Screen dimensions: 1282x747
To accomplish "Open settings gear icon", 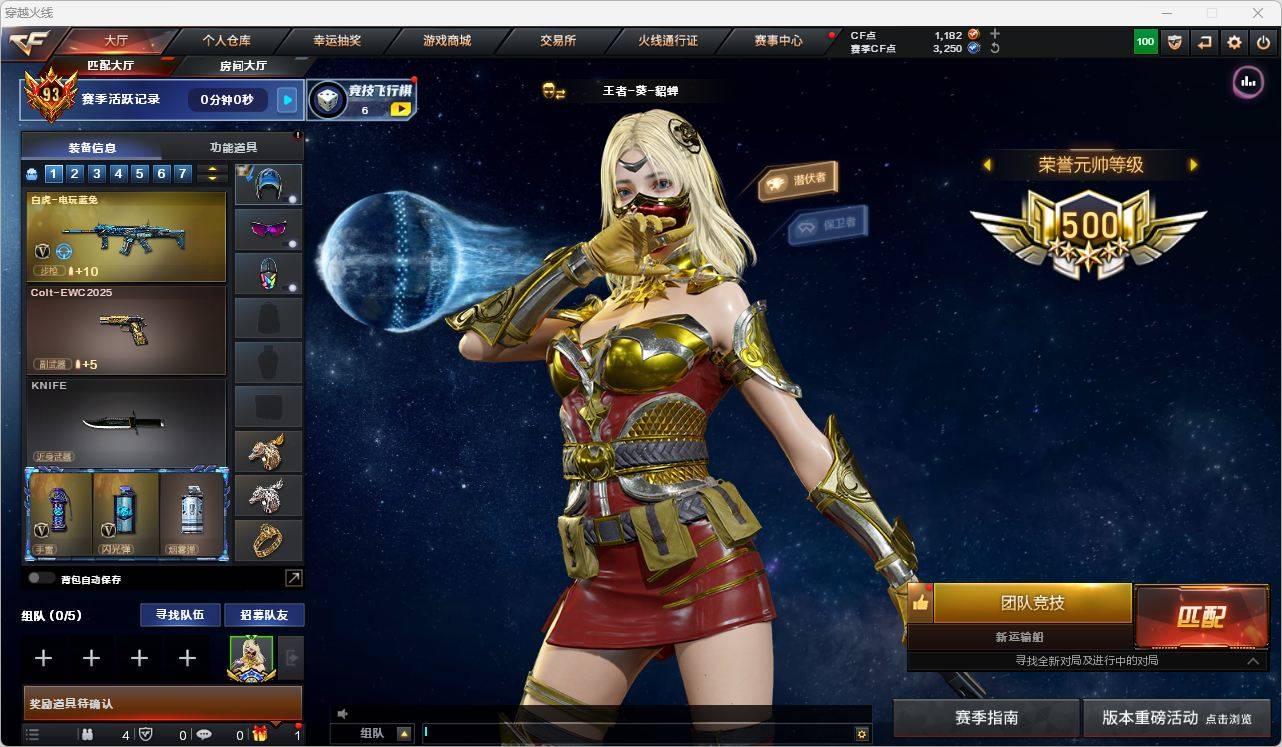I will click(x=1234, y=42).
